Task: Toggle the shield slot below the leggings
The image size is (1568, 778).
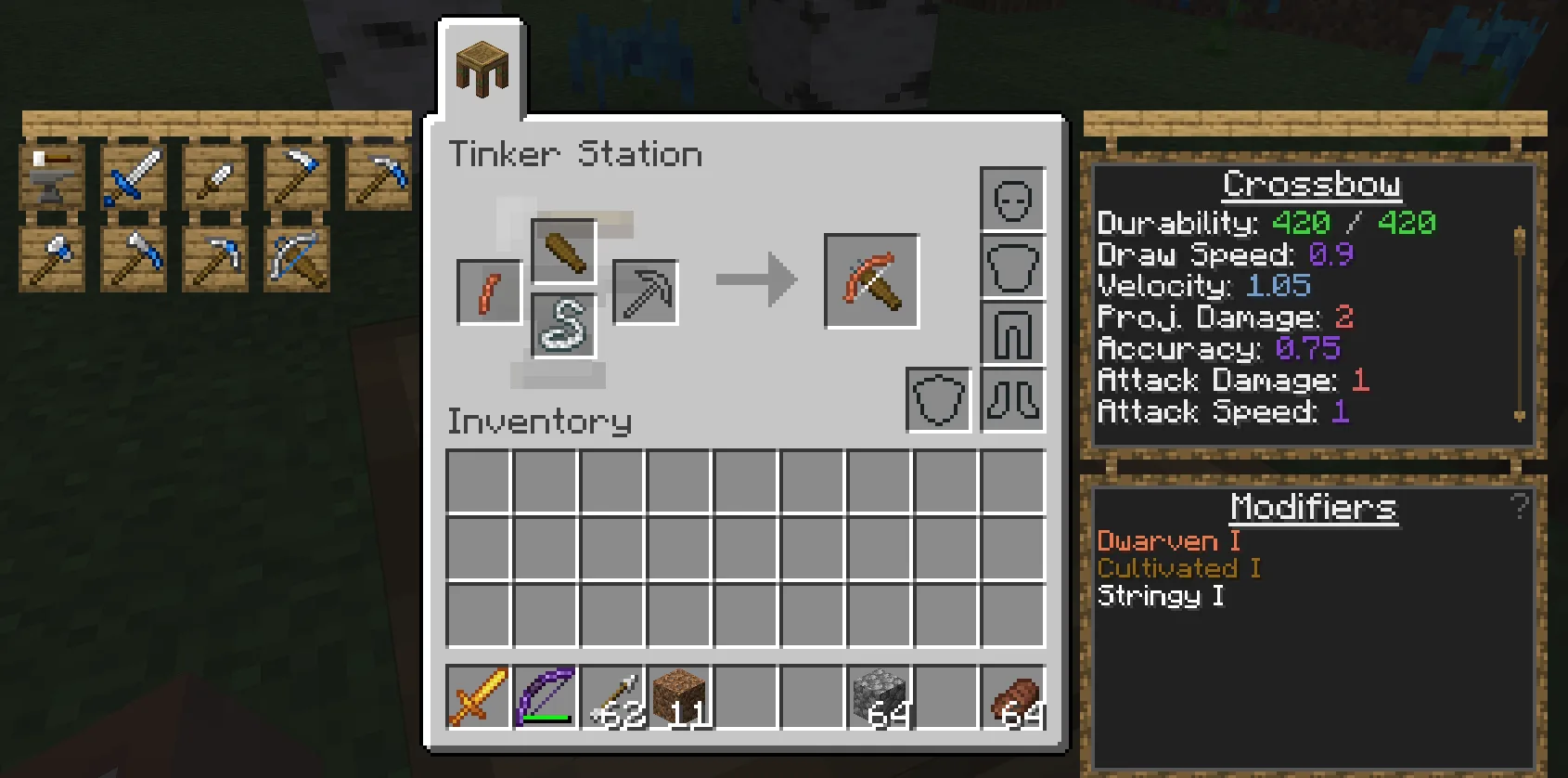Action: [x=937, y=399]
